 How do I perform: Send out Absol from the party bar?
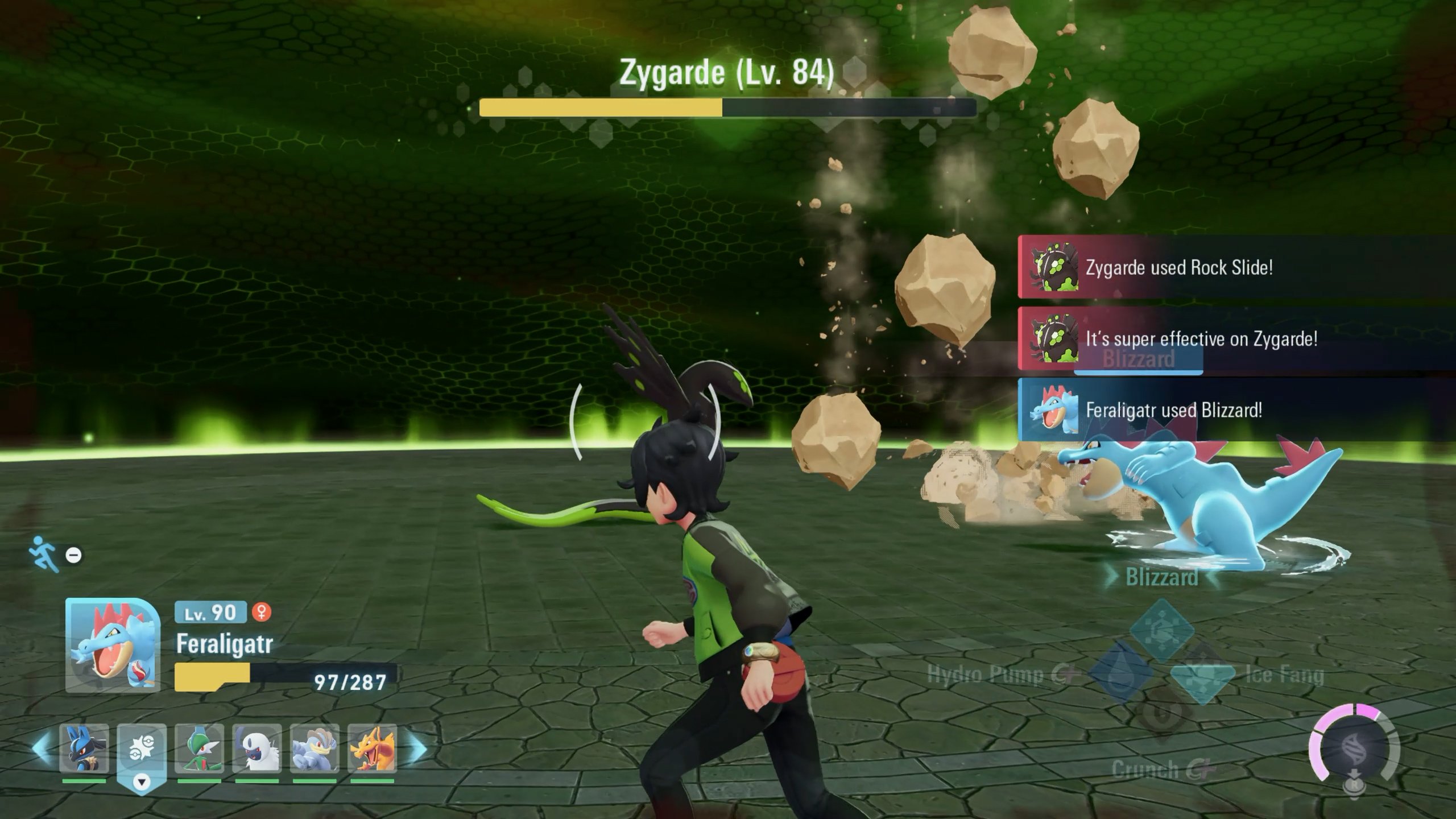[257, 749]
